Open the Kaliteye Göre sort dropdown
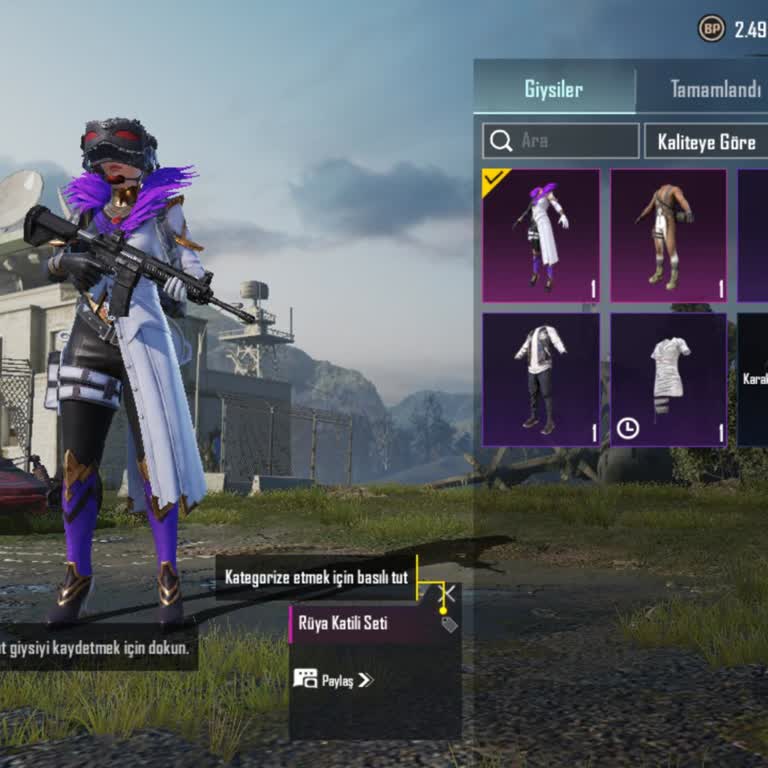This screenshot has width=768, height=768. [x=706, y=141]
